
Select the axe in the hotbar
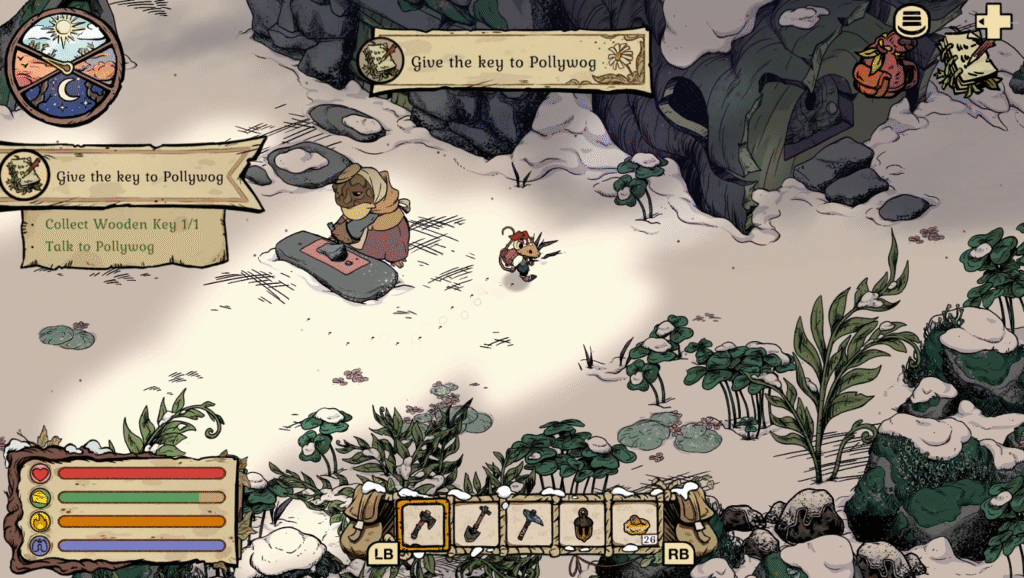pos(424,523)
